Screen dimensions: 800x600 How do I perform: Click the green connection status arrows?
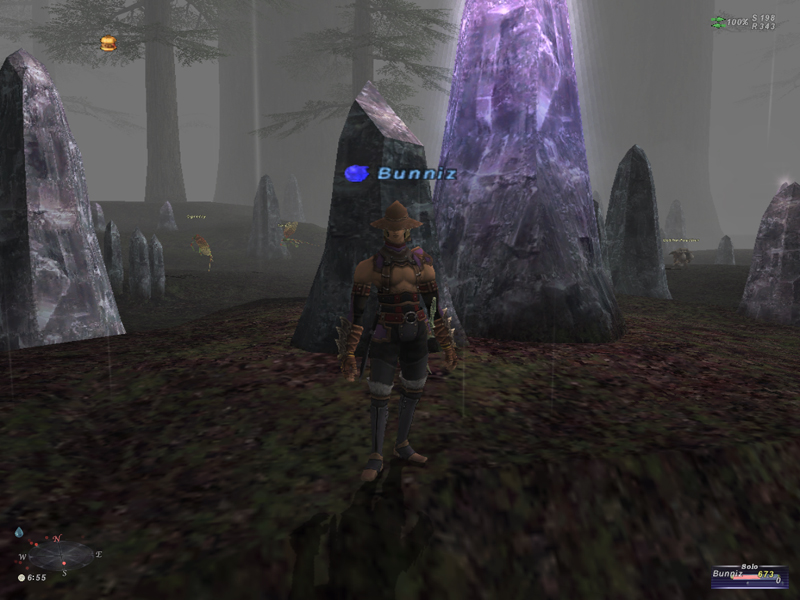coord(717,21)
